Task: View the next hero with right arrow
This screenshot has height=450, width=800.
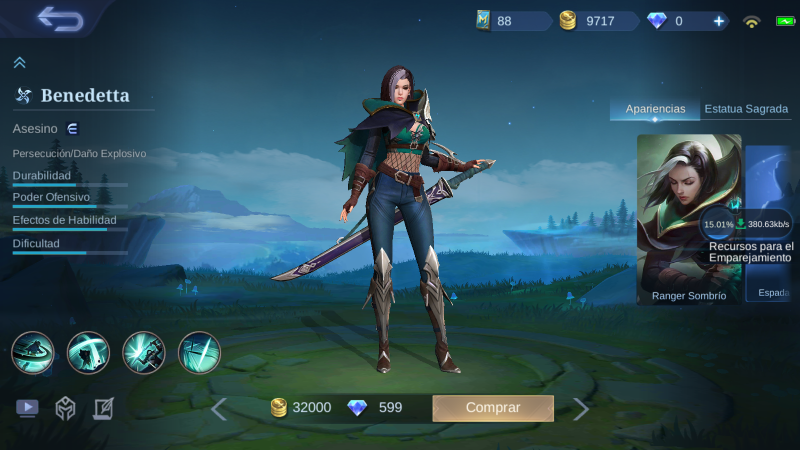Action: point(581,408)
